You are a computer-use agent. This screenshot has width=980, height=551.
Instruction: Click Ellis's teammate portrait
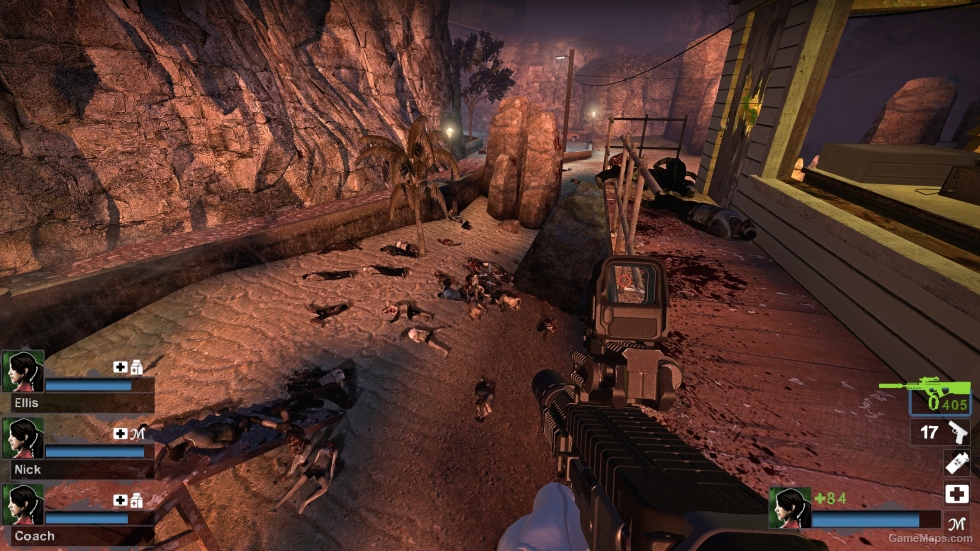22,371
